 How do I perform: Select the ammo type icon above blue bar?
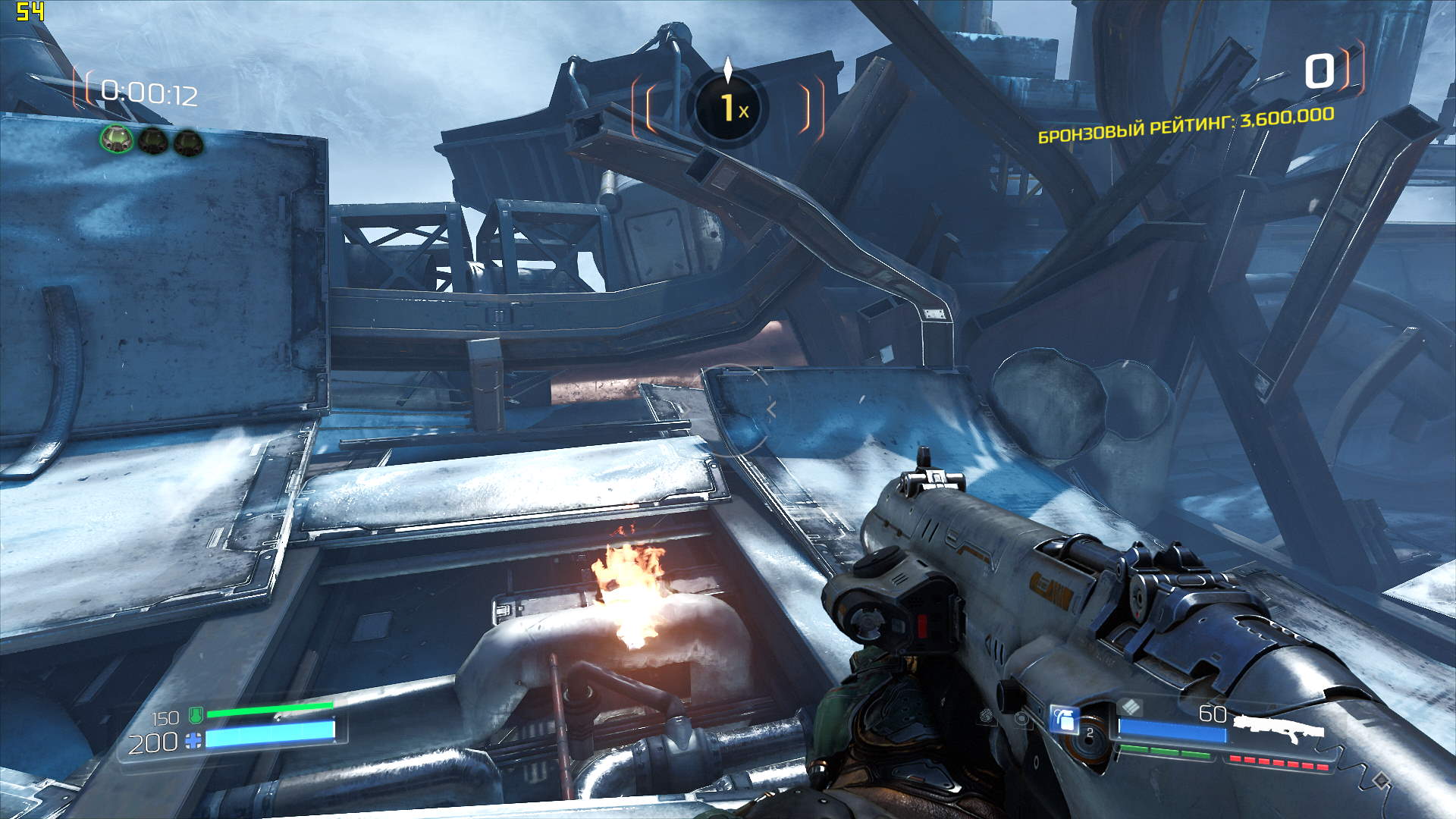pyautogui.click(x=1131, y=707)
